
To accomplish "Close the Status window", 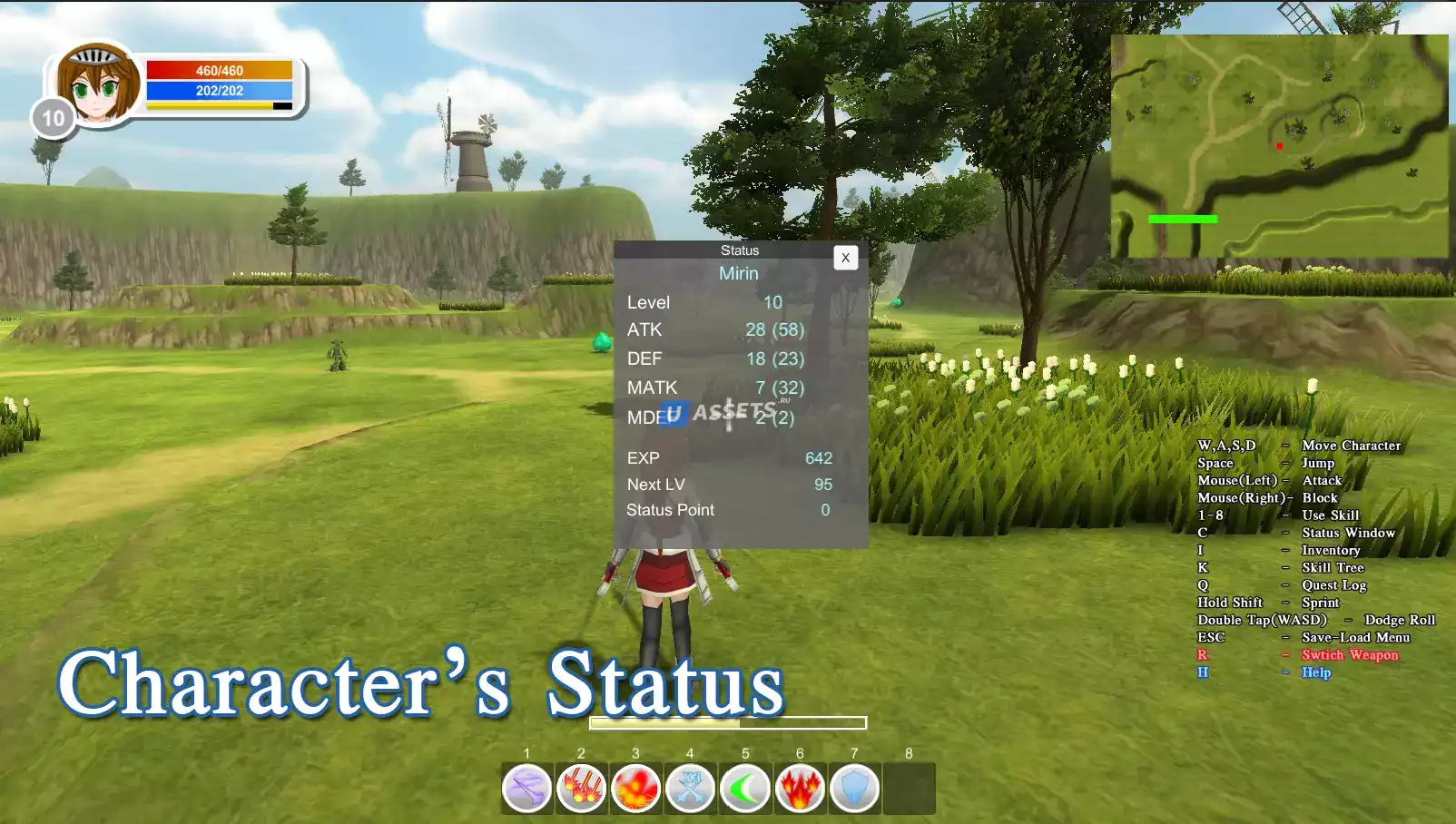I will pyautogui.click(x=845, y=258).
